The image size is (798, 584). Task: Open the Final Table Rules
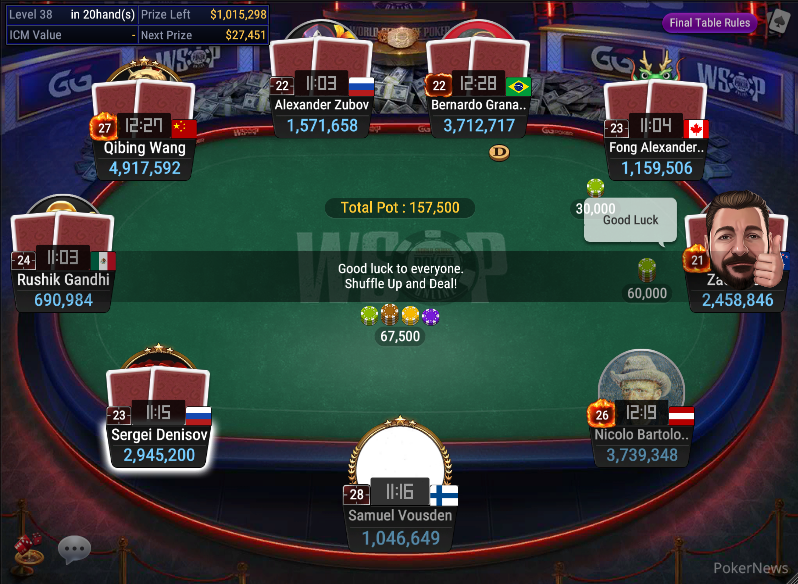pos(710,23)
